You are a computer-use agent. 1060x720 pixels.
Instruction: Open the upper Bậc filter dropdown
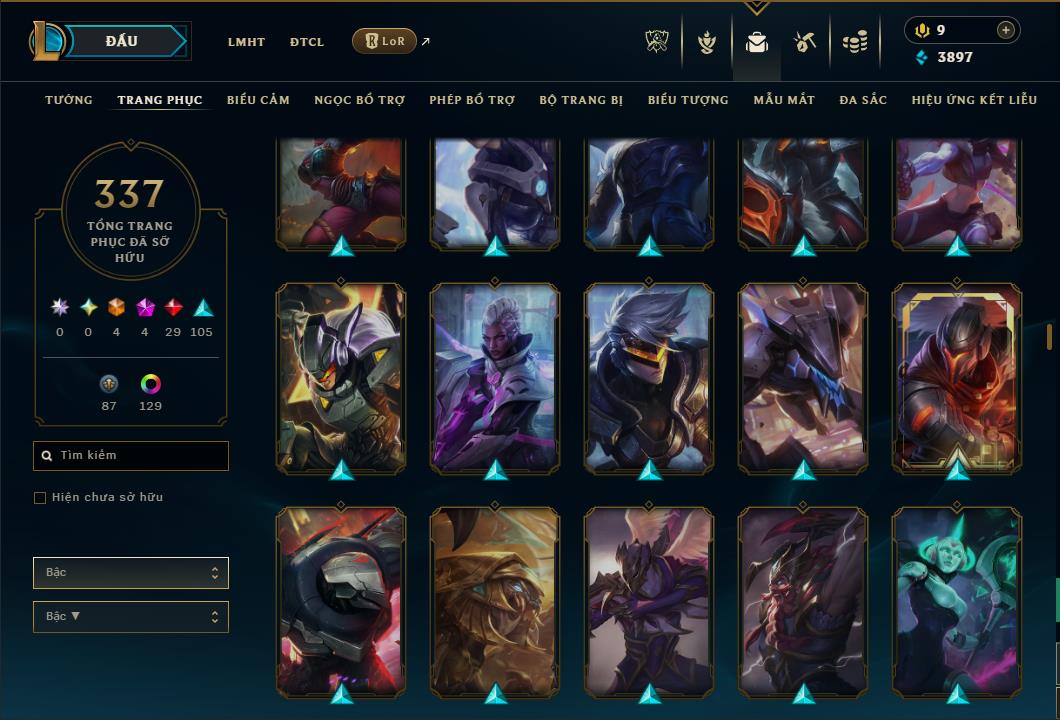131,573
